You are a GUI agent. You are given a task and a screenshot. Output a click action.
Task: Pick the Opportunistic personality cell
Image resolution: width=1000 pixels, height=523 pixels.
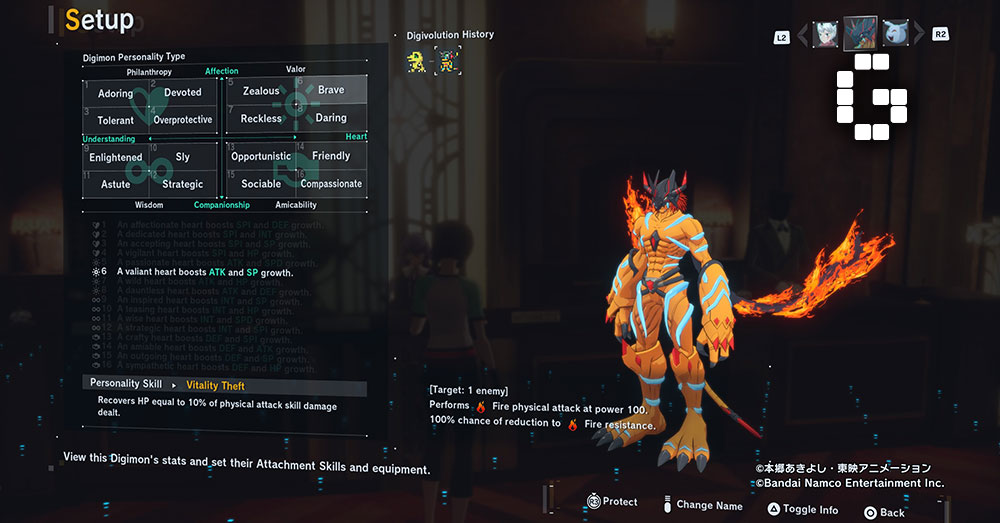coord(261,157)
